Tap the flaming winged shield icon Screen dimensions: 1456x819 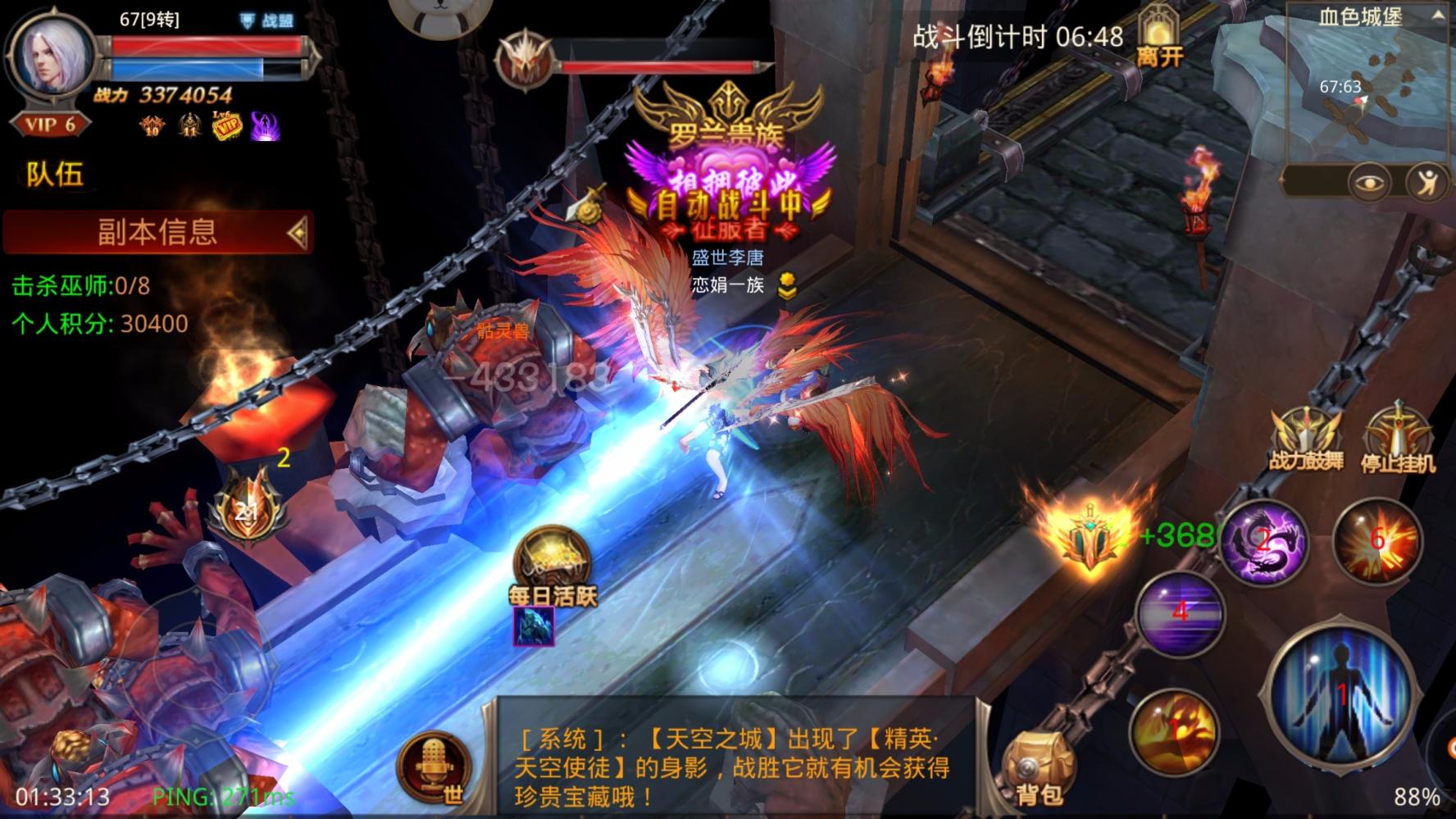[1090, 534]
